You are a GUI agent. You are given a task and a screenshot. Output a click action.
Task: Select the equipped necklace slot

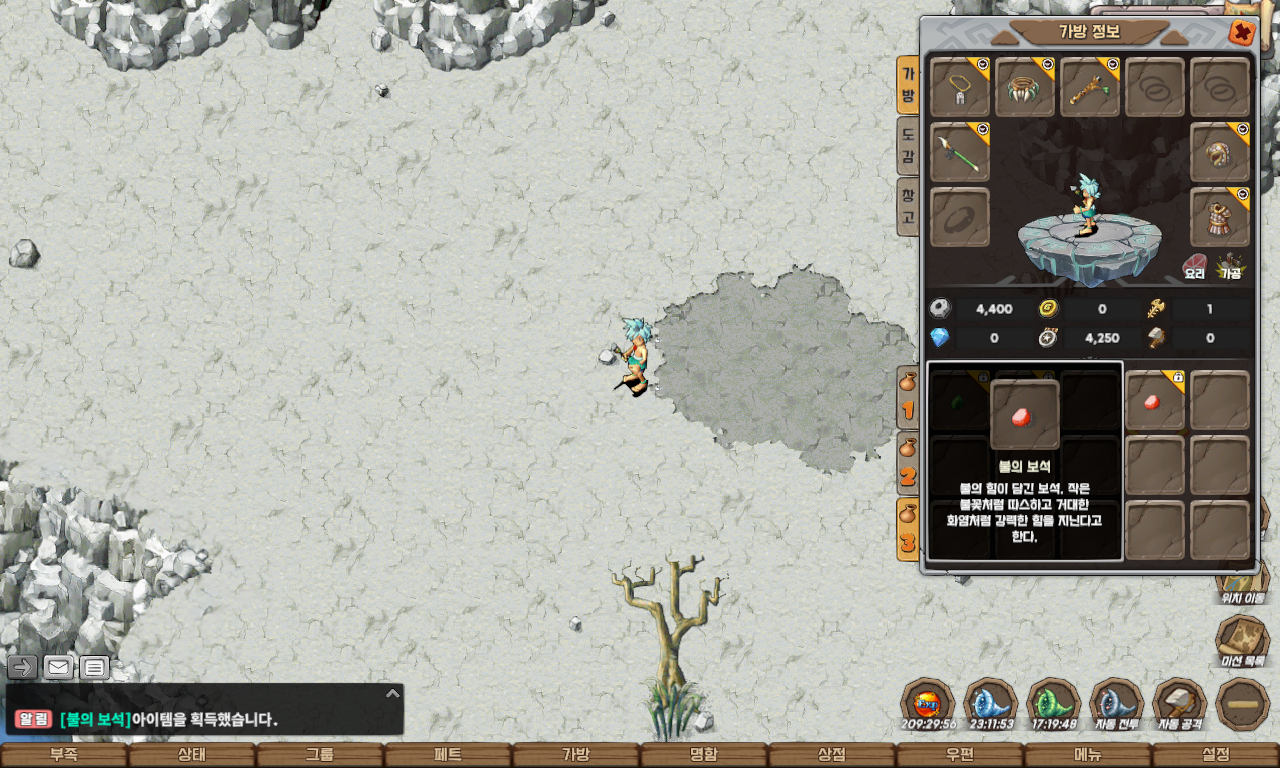pos(960,87)
